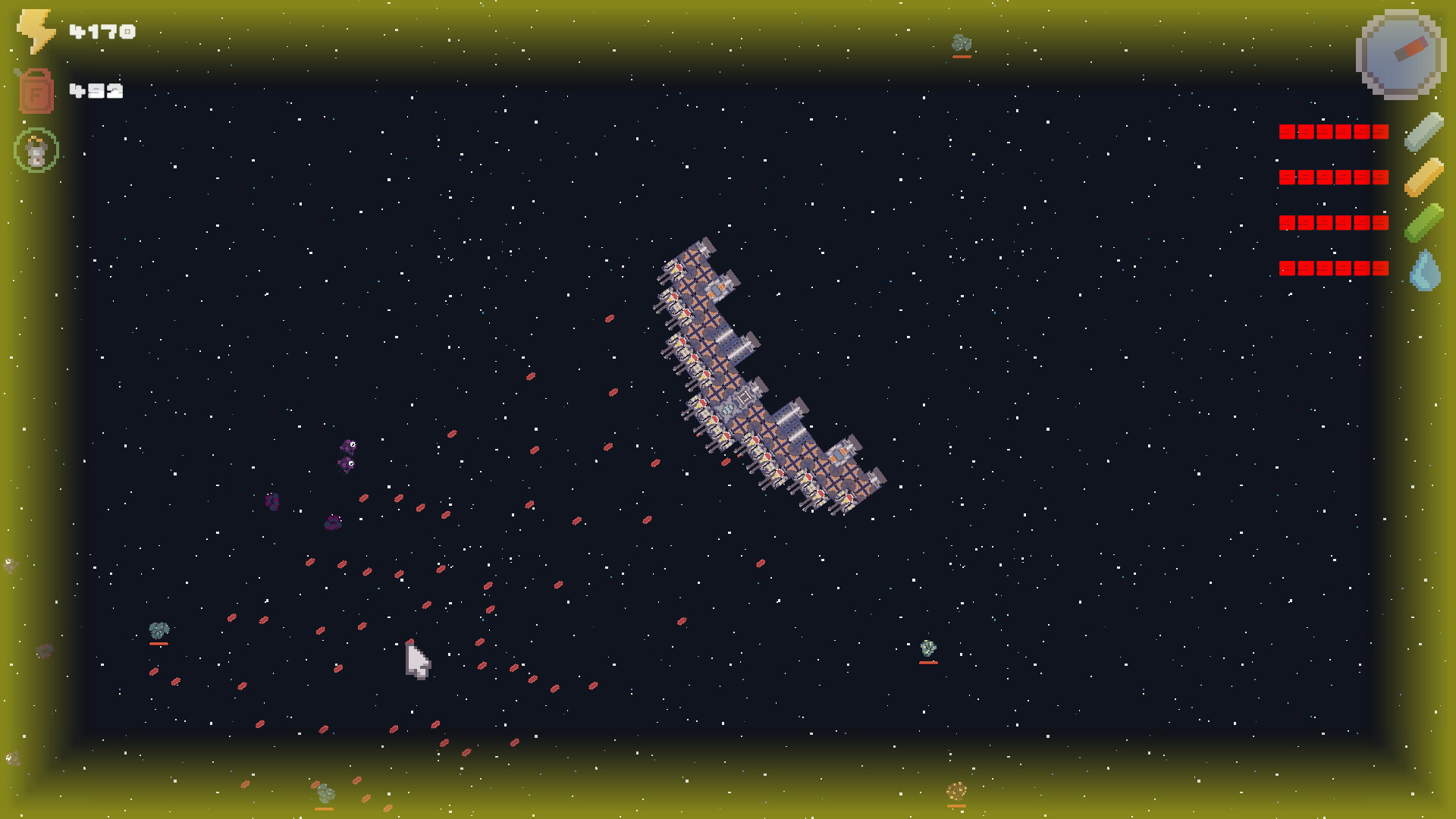Click the fuel value reading 492
1456x819 pixels.
(96, 91)
